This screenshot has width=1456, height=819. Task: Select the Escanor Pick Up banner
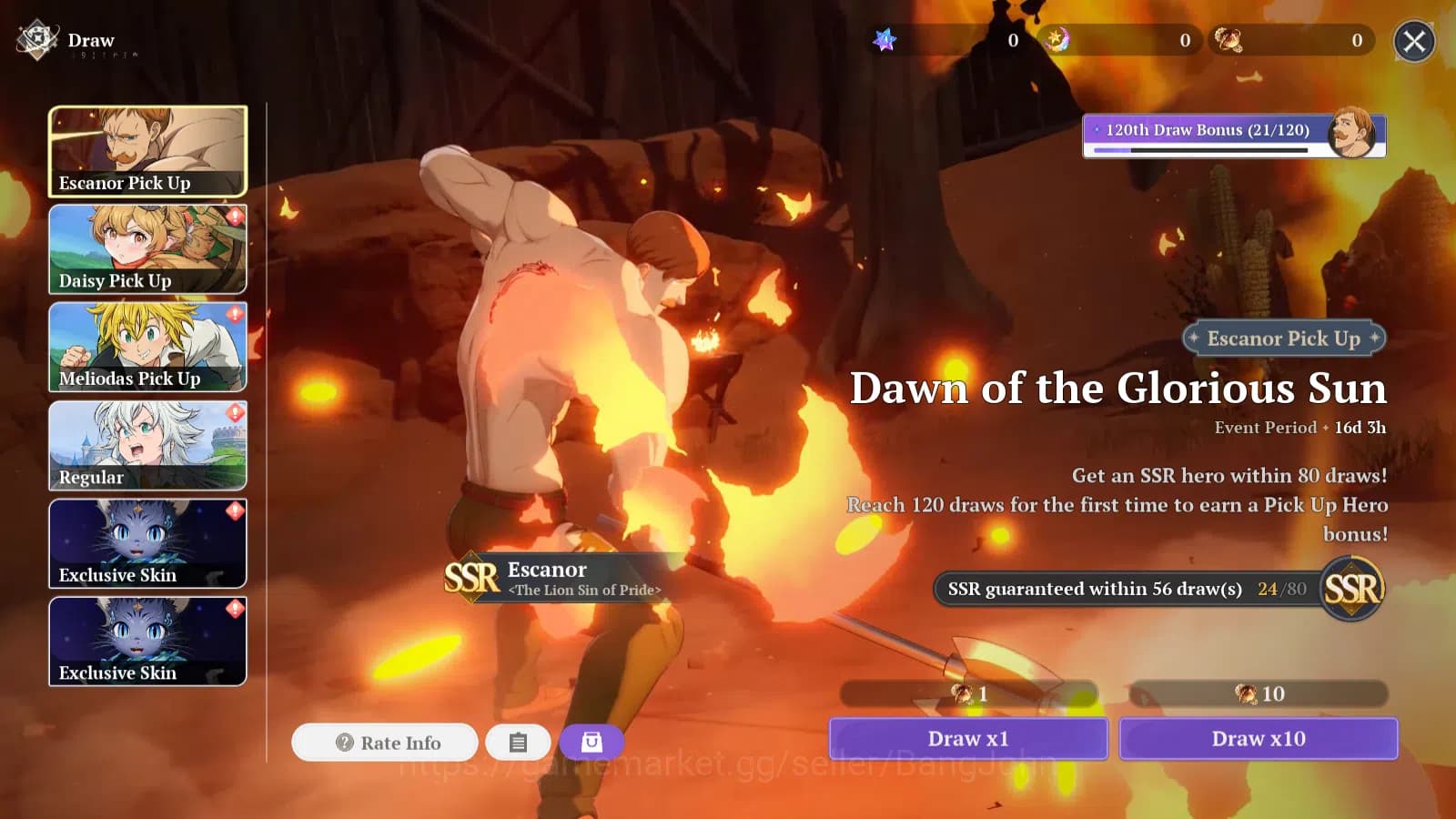(147, 151)
